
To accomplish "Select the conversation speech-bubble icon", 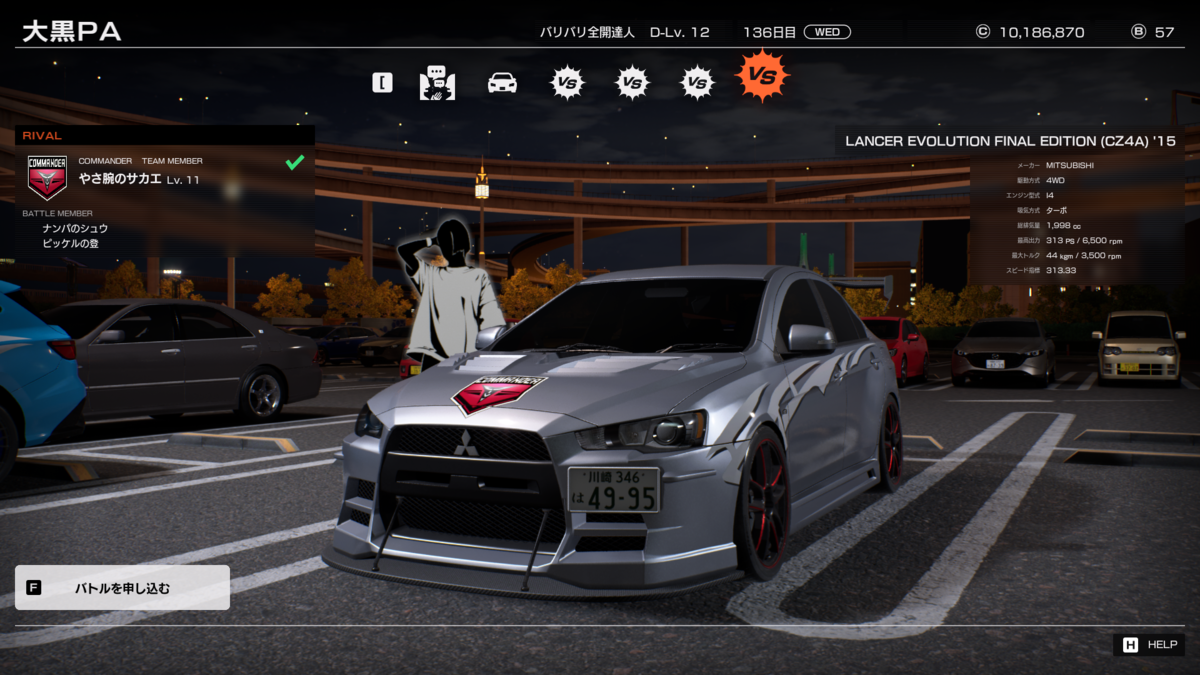I will click(x=437, y=82).
